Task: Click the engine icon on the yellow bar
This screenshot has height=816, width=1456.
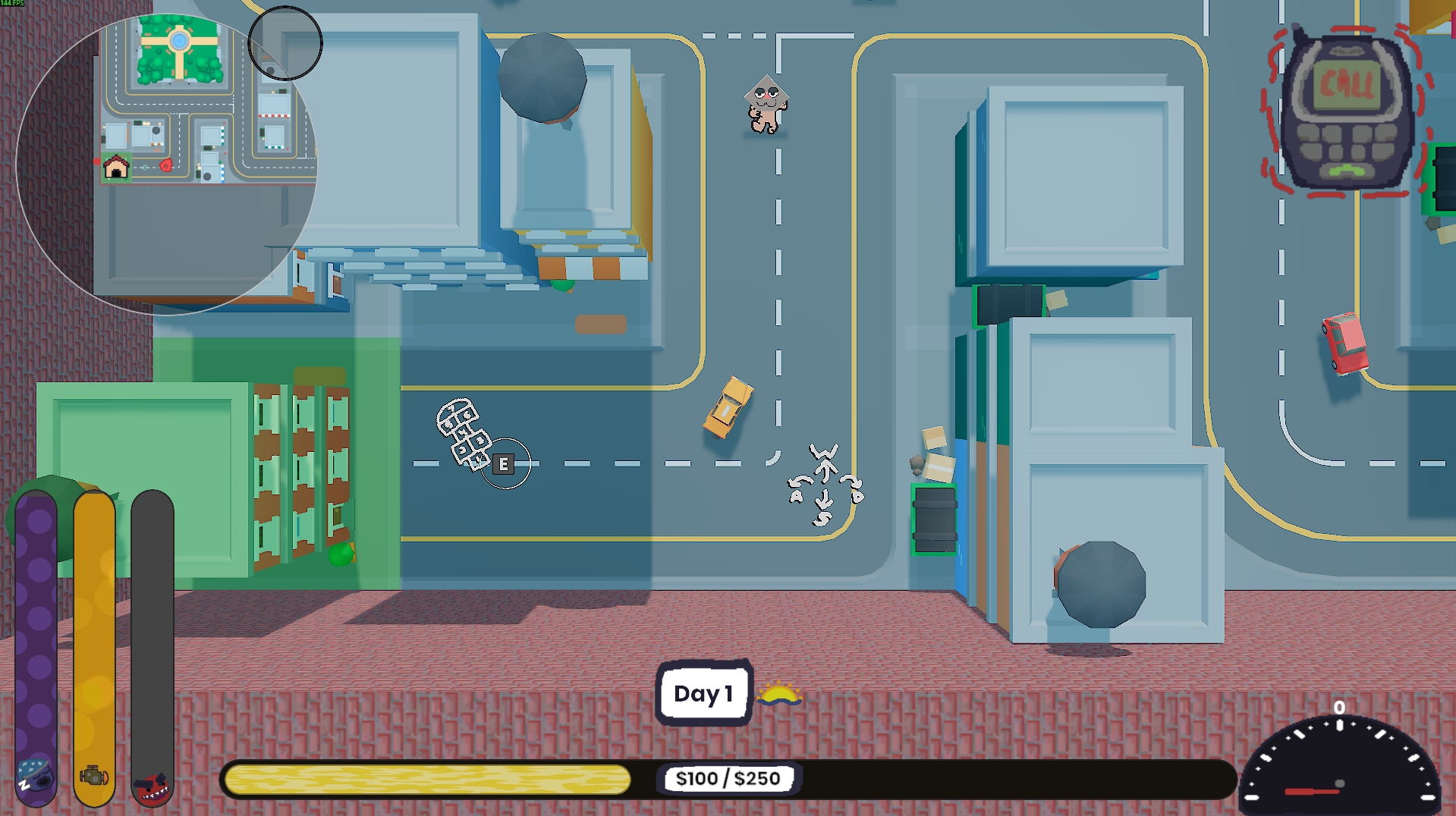Action: tap(94, 776)
